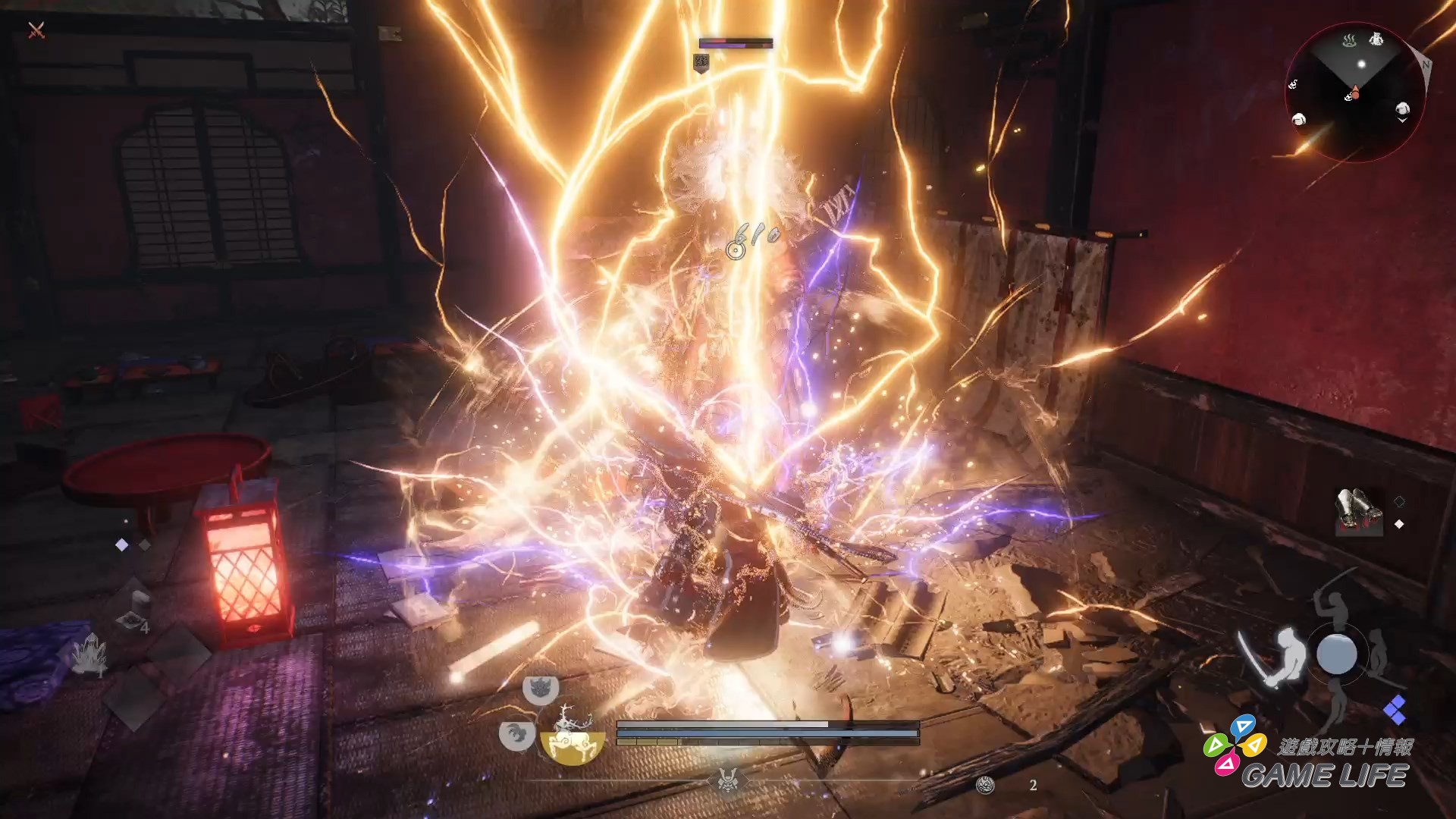
Task: Toggle the hollow diamond outline beside the gauntlets
Action: tap(1400, 501)
